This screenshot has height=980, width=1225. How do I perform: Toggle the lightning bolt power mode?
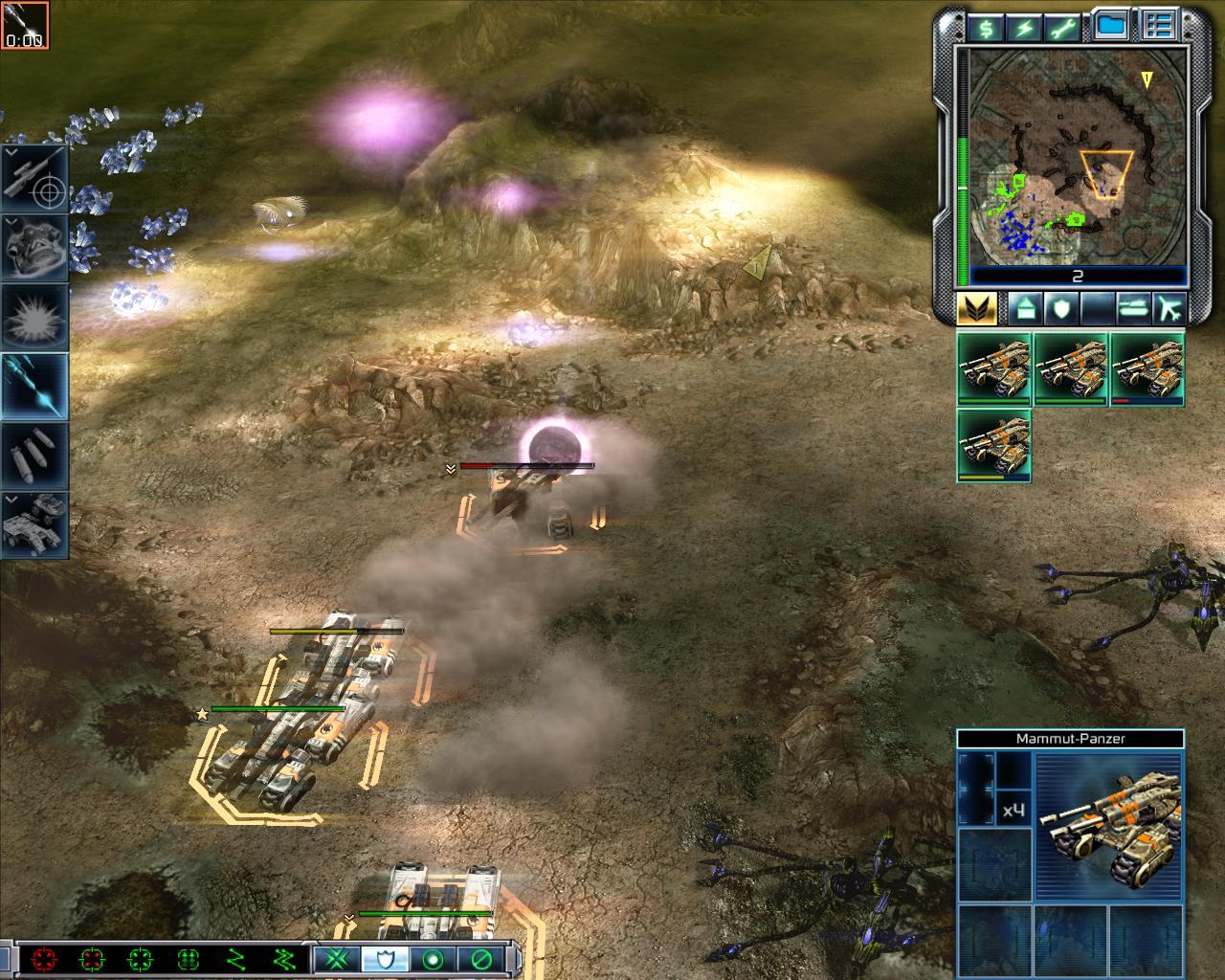[1024, 28]
